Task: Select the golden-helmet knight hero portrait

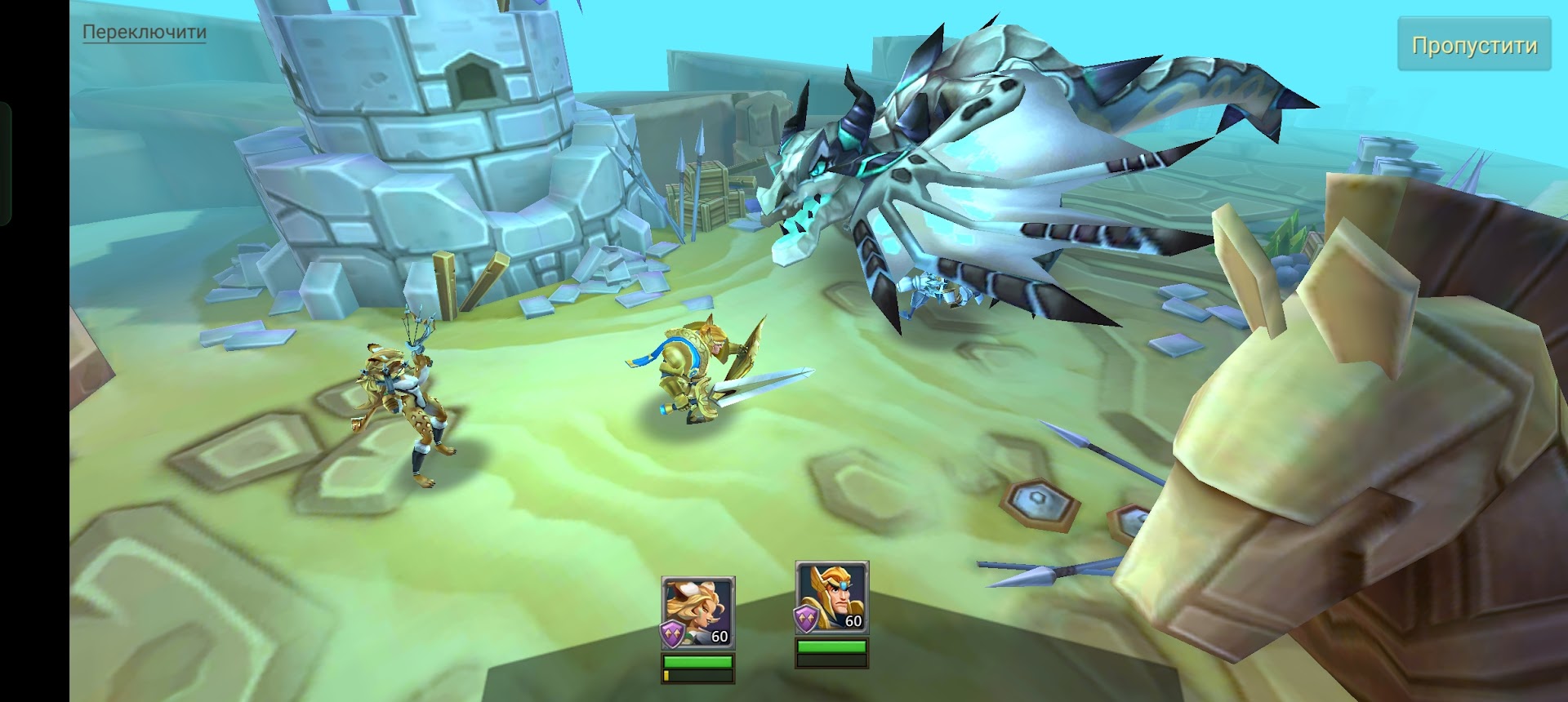Action: [831, 598]
